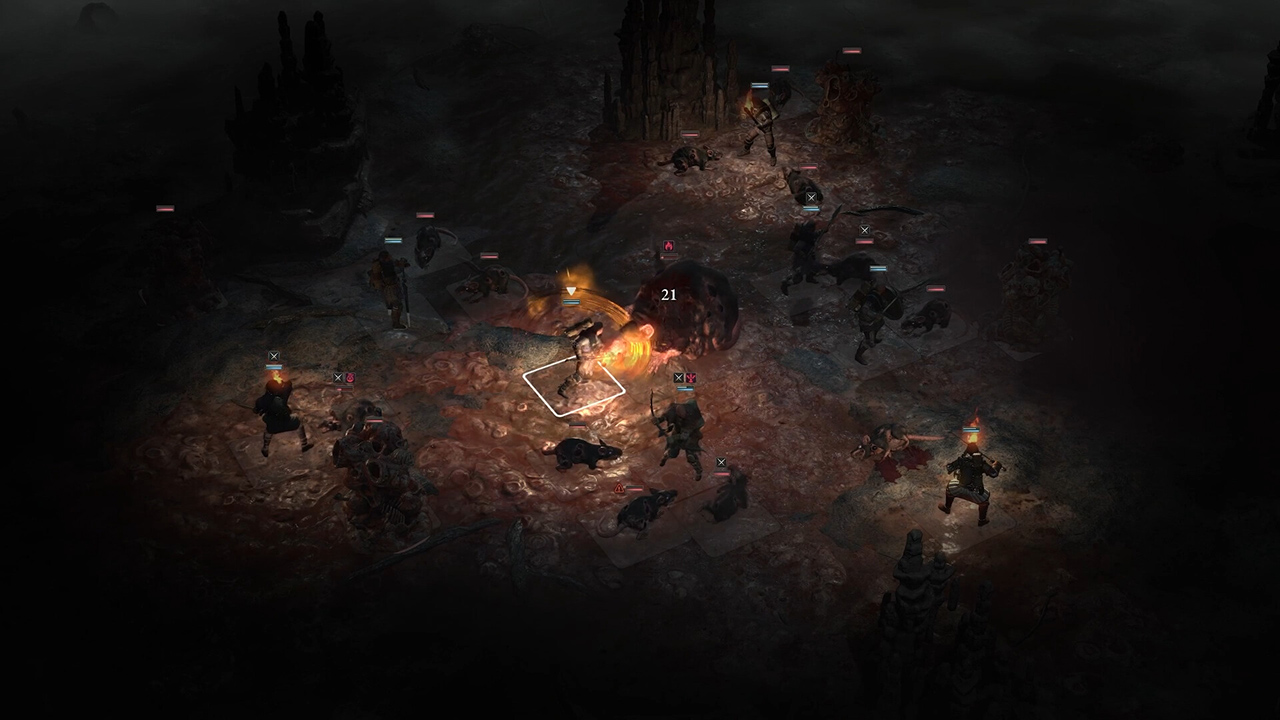Image resolution: width=1280 pixels, height=720 pixels.
Task: Click the X marker above the enemy near the top torch-bearer
Action: pos(811,198)
